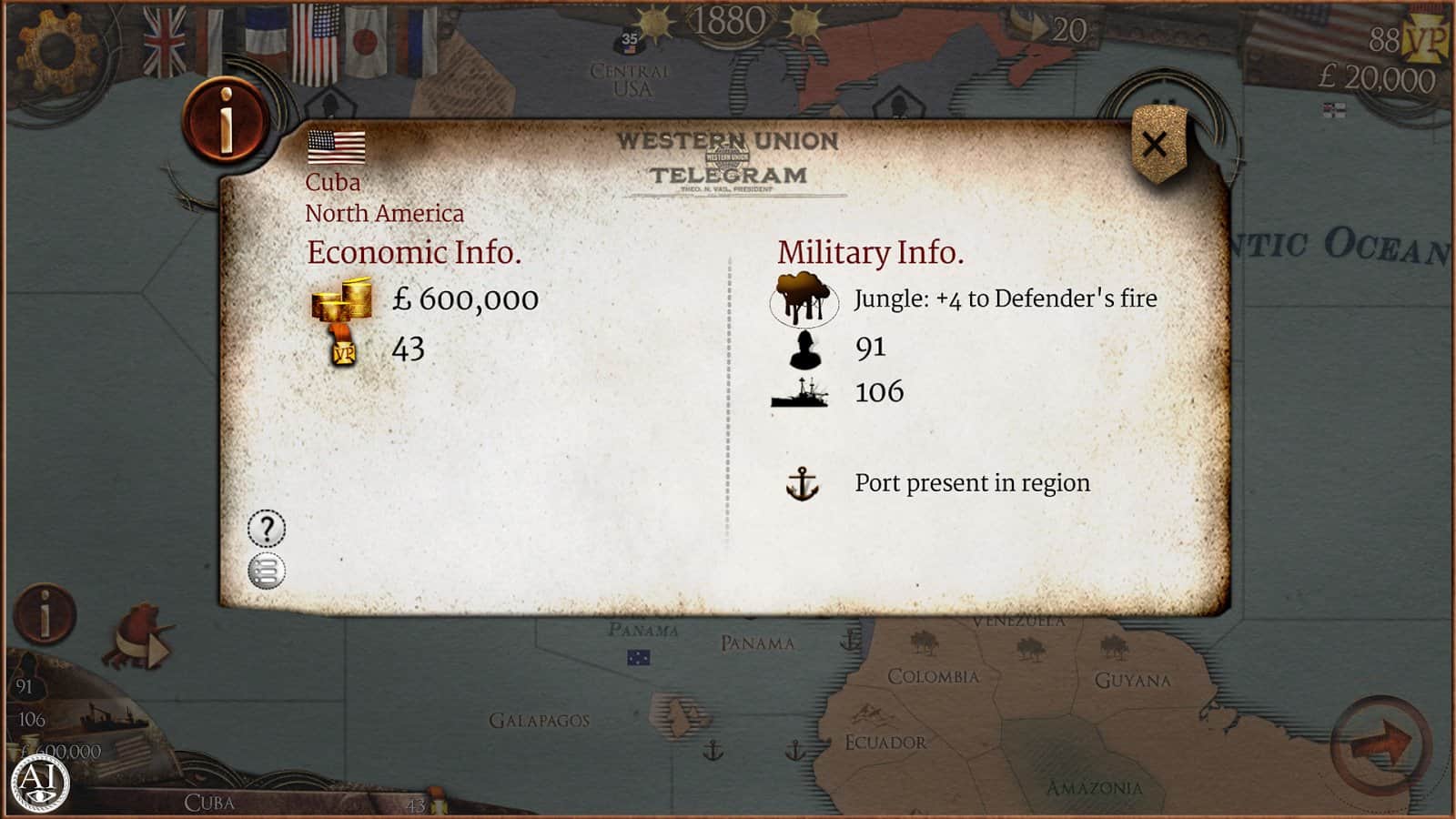Open the settings gear icon
This screenshot has width=1456, height=819.
(57, 48)
